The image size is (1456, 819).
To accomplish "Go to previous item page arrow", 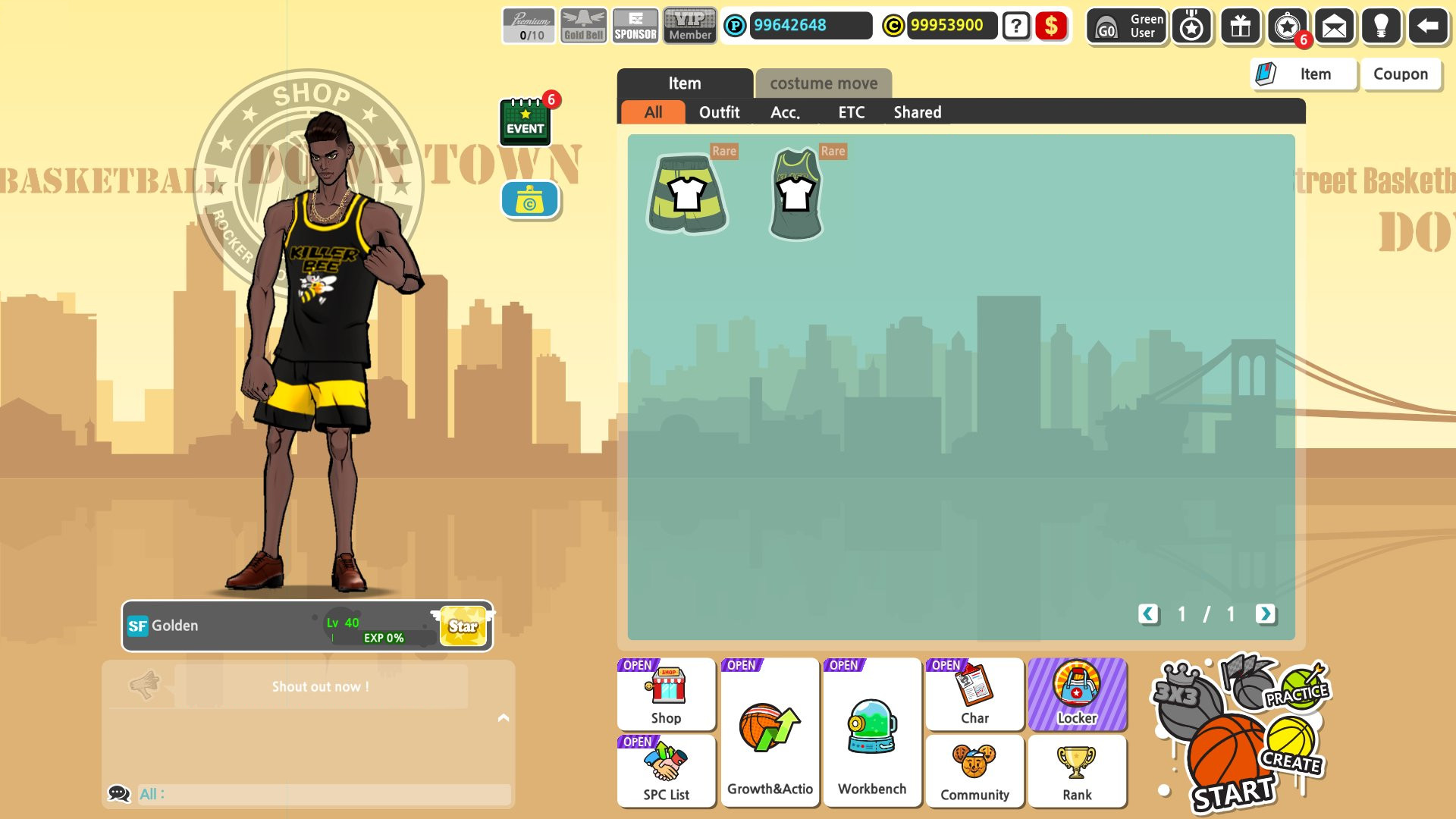I will 1147,614.
